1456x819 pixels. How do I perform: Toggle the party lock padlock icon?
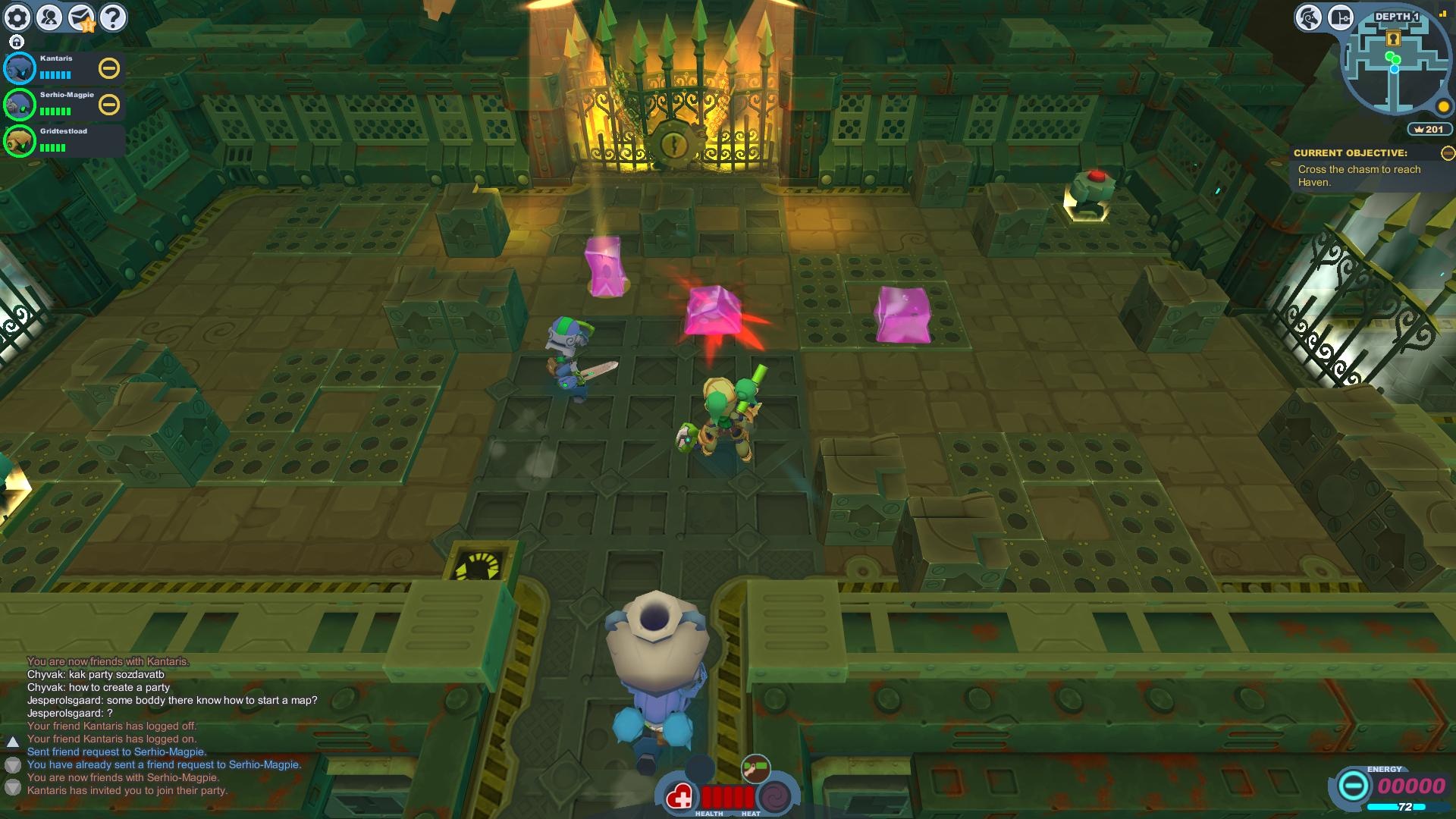[x=17, y=42]
